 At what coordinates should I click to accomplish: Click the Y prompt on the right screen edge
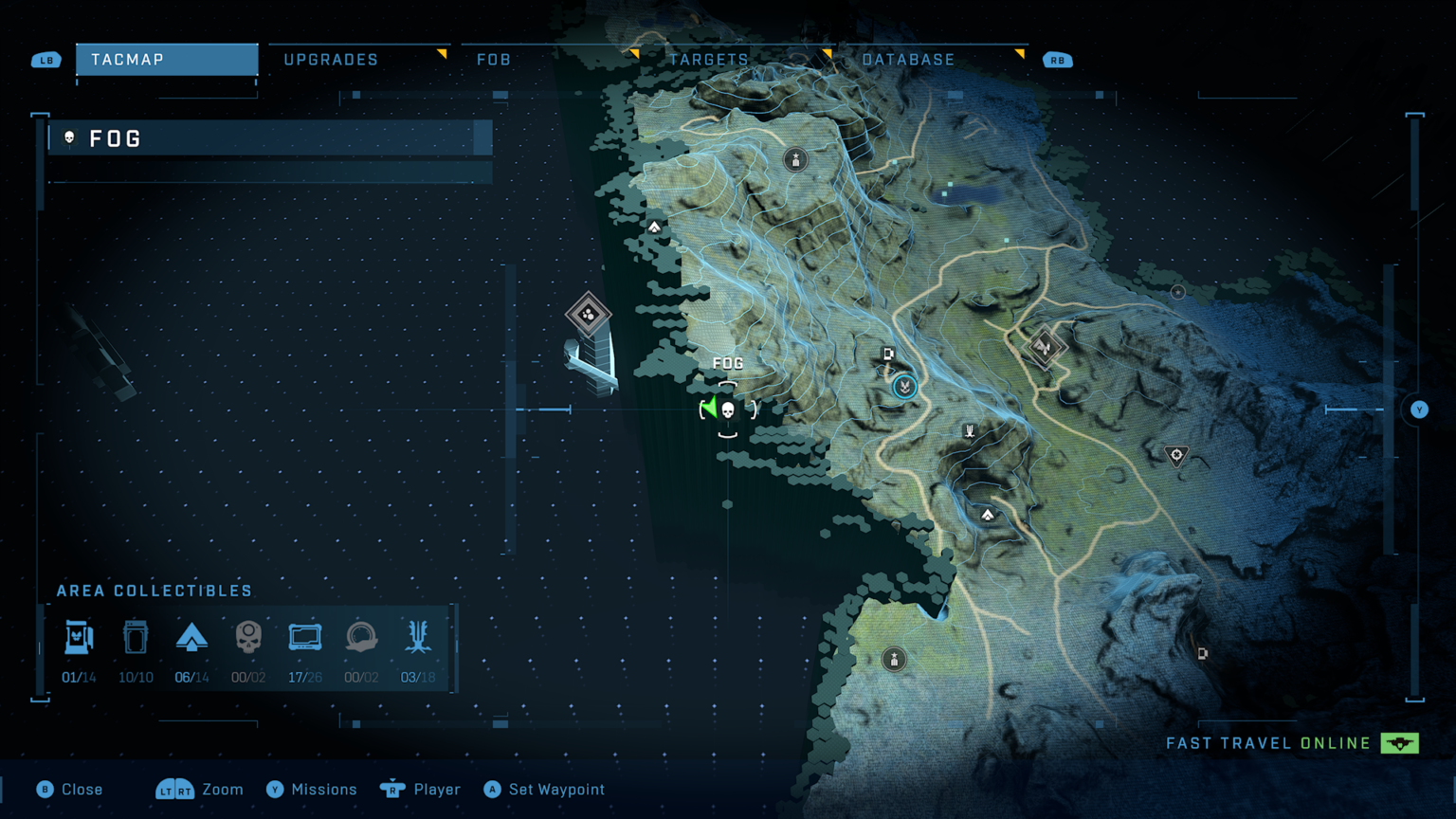(1418, 409)
